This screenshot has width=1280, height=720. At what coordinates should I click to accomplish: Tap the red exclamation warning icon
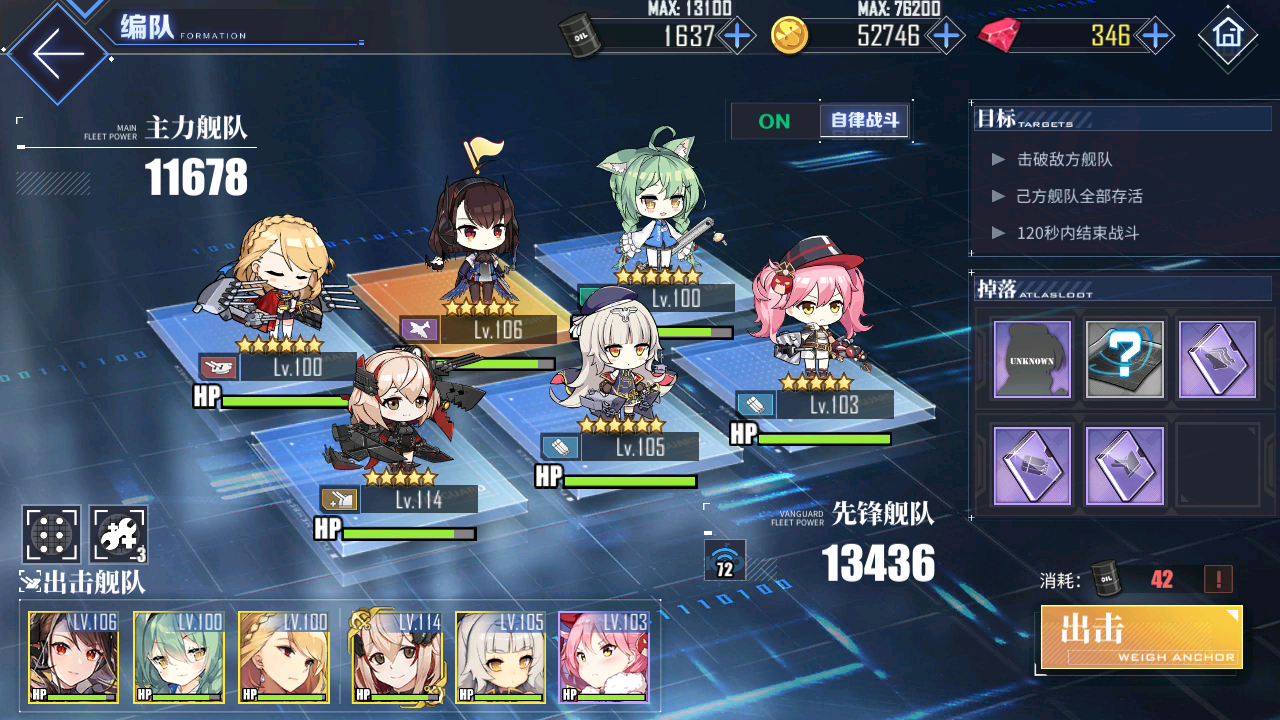coord(1218,579)
